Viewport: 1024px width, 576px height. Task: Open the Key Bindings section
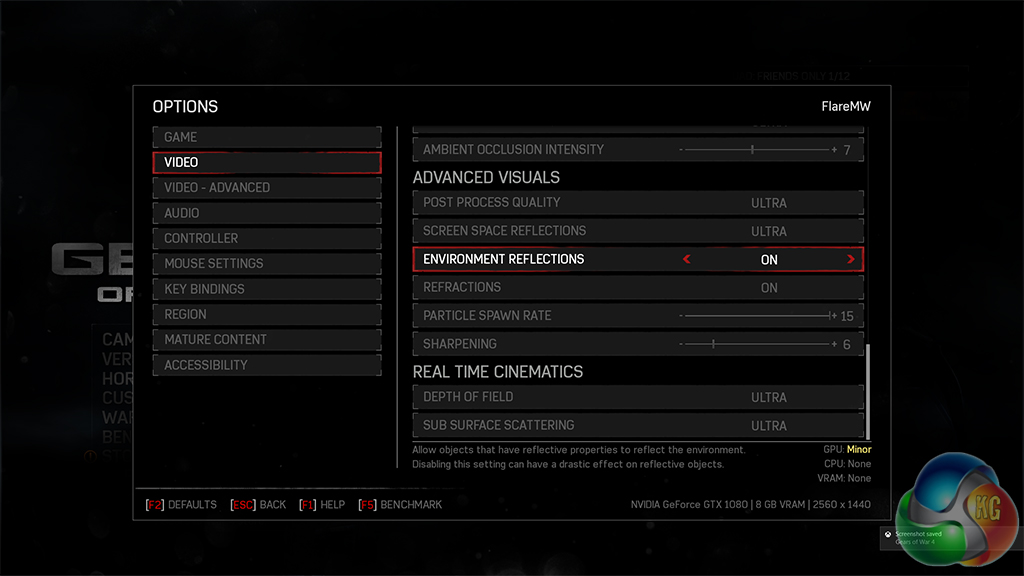click(266, 289)
